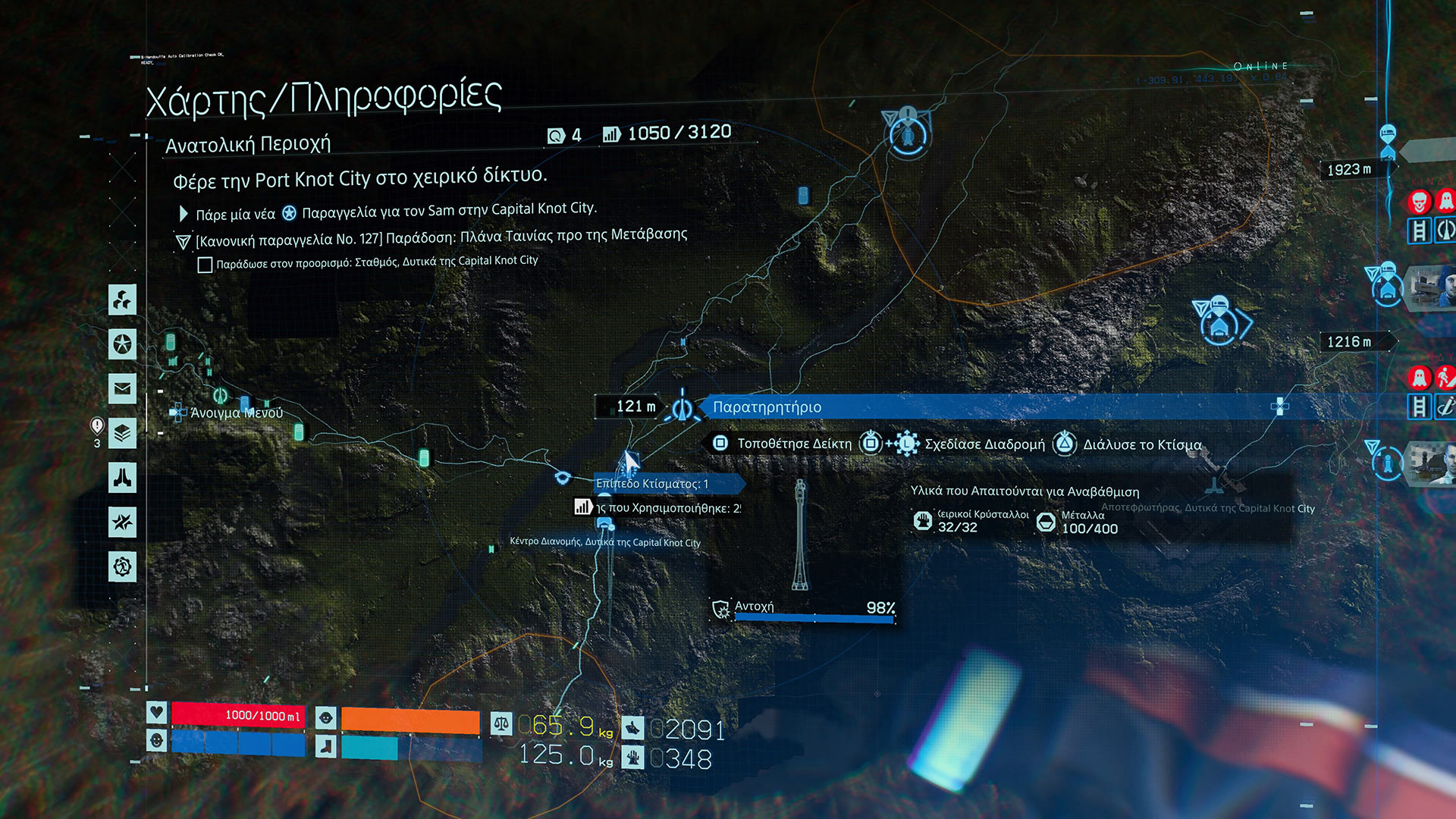Choose Τοποθέτησε Δείκτη to place a marker
This screenshot has width=1456, height=819.
(793, 444)
